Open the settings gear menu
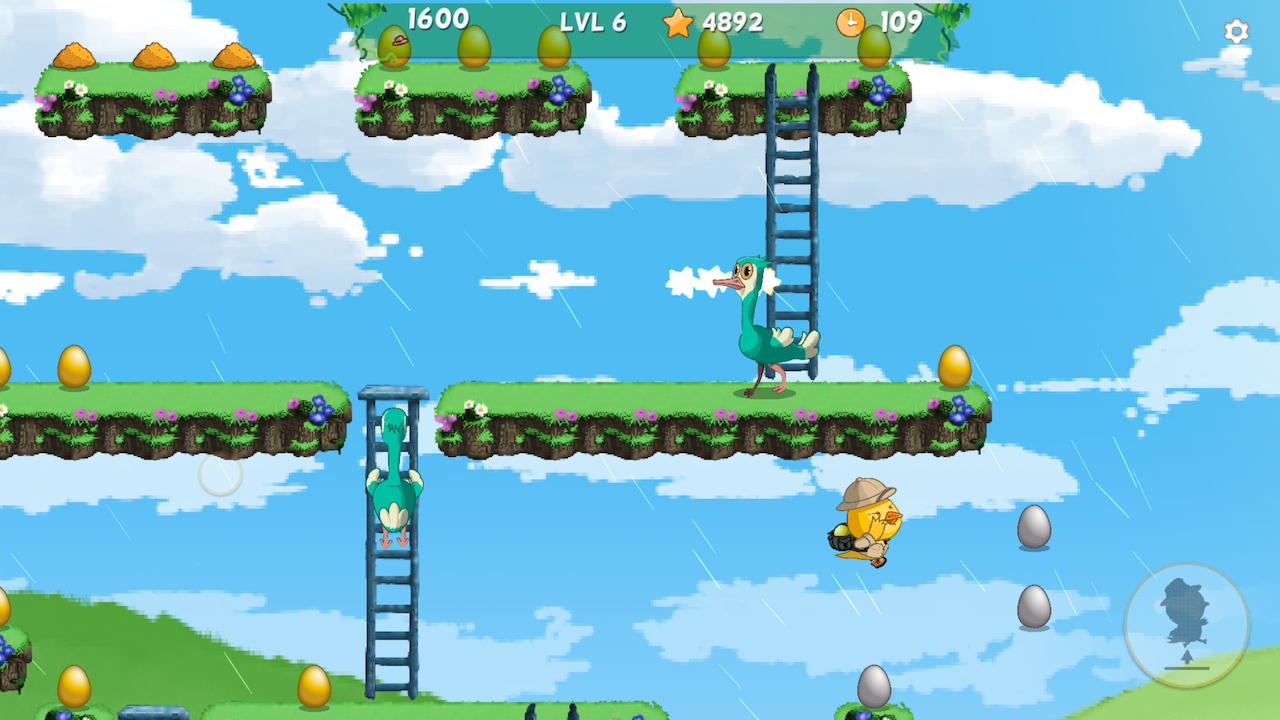The image size is (1280, 720). 1236,32
